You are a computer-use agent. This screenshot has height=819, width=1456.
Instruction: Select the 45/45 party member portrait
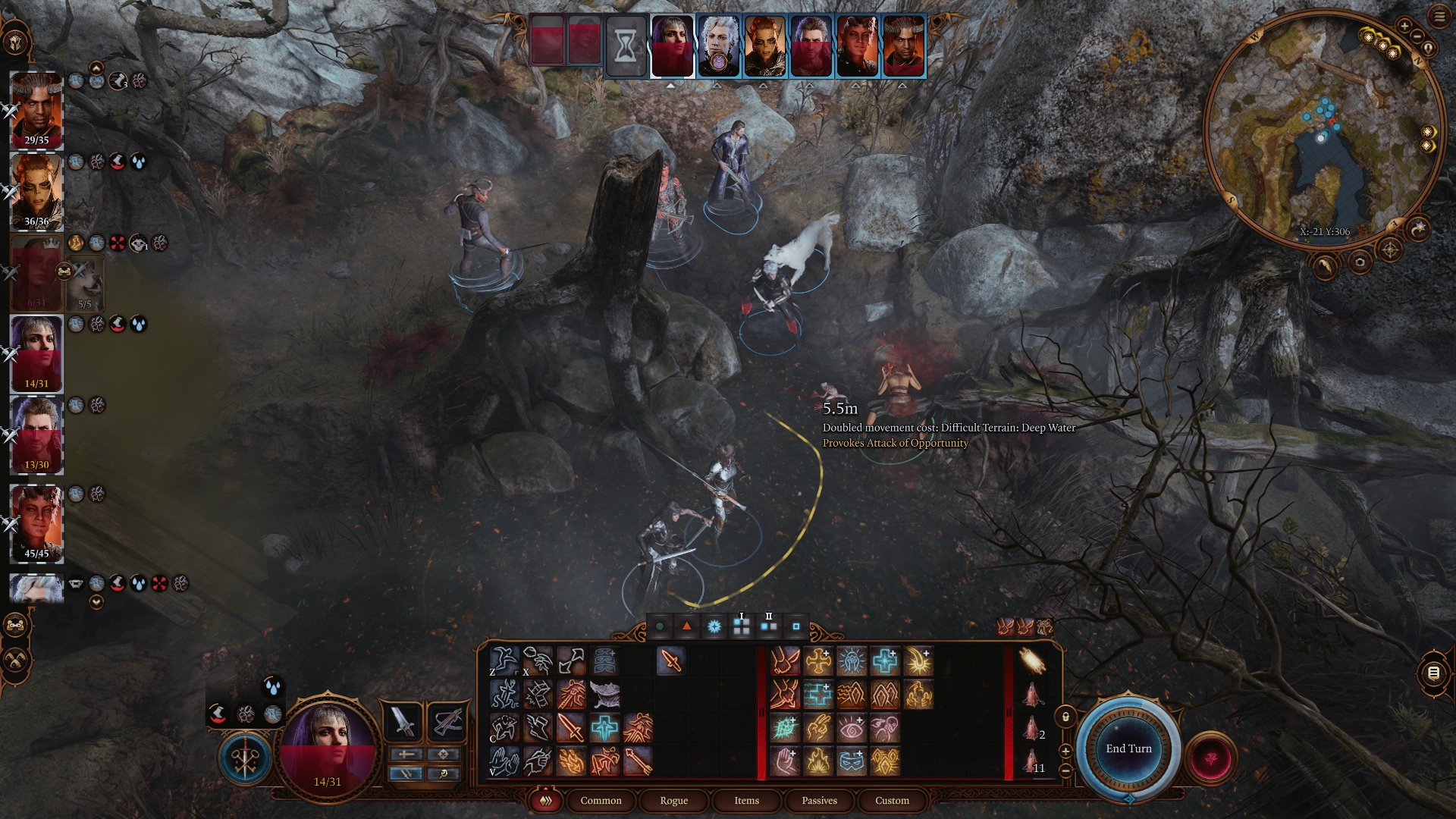click(x=36, y=522)
